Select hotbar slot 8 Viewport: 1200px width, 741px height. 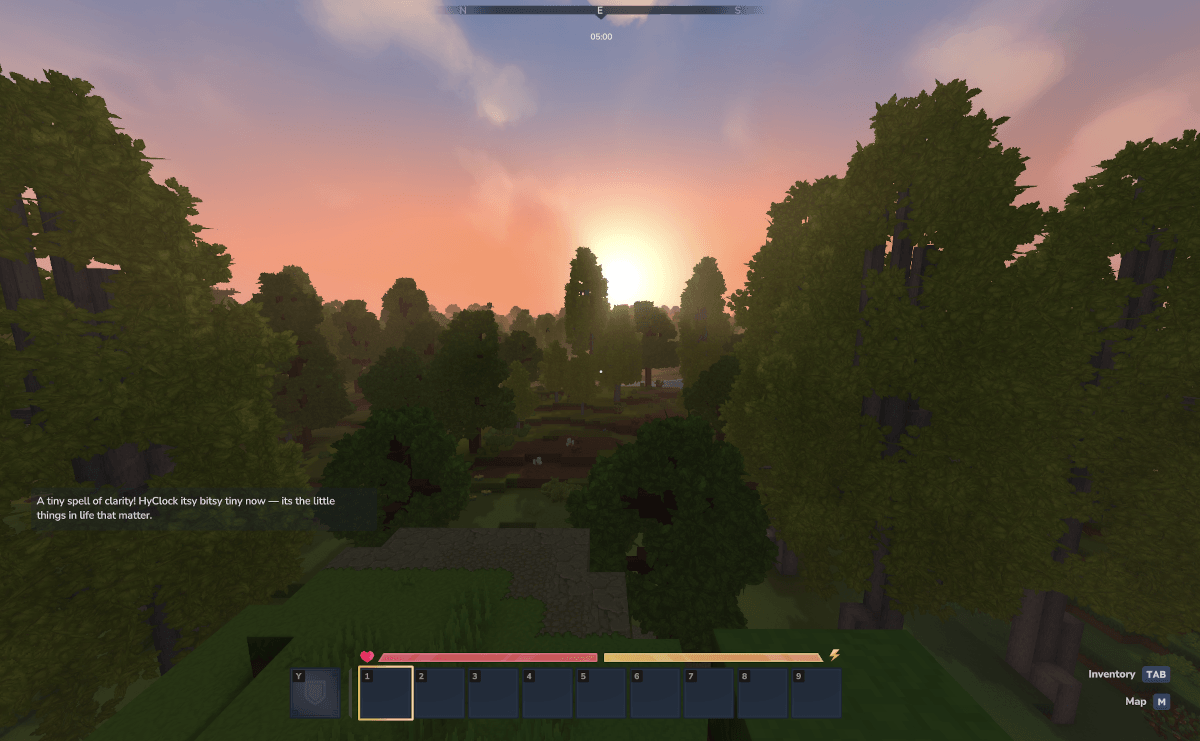click(x=764, y=693)
